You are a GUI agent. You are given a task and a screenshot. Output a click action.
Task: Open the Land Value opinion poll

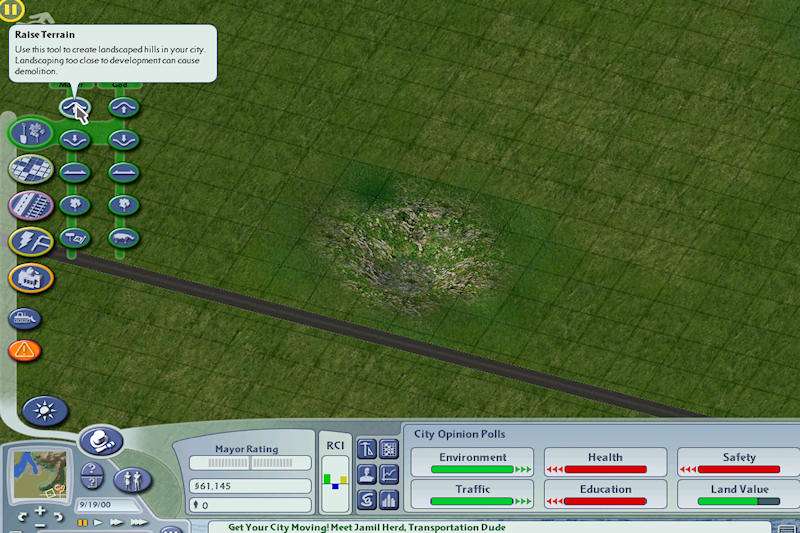[x=738, y=494]
